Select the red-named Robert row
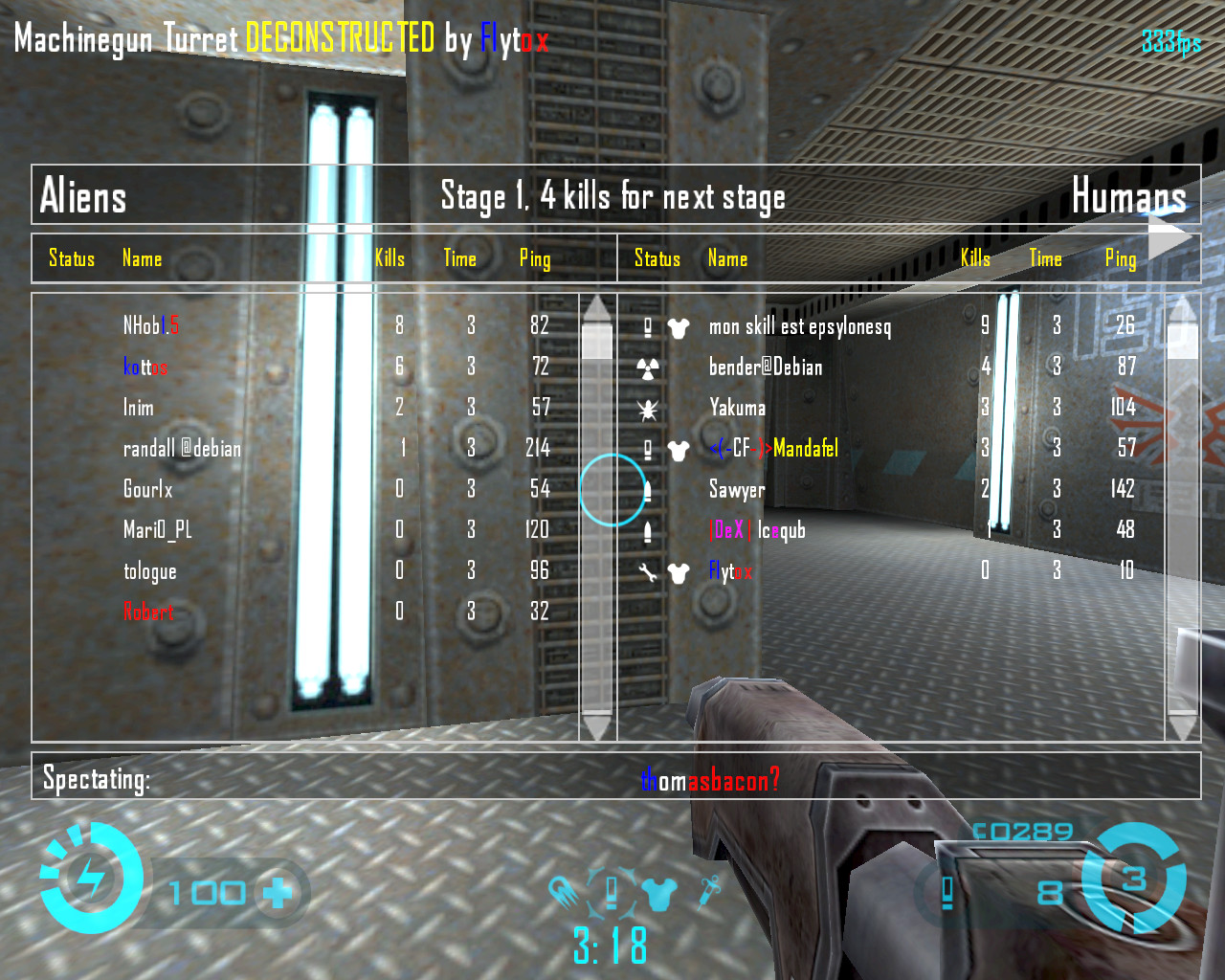 click(148, 612)
